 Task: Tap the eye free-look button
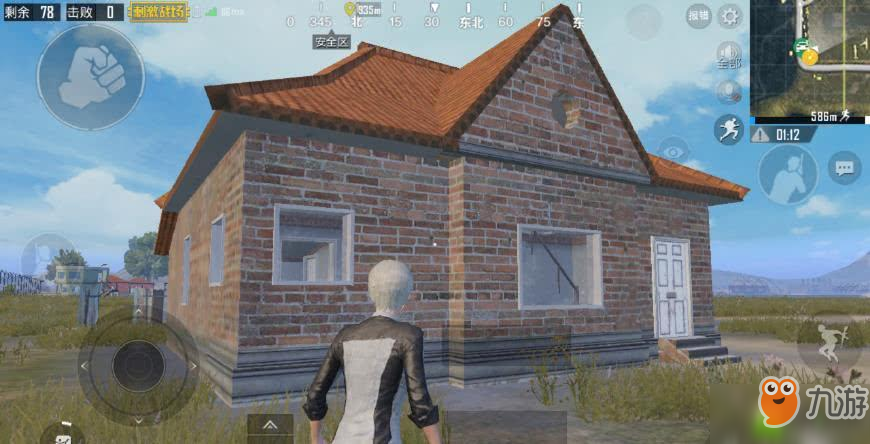click(673, 152)
